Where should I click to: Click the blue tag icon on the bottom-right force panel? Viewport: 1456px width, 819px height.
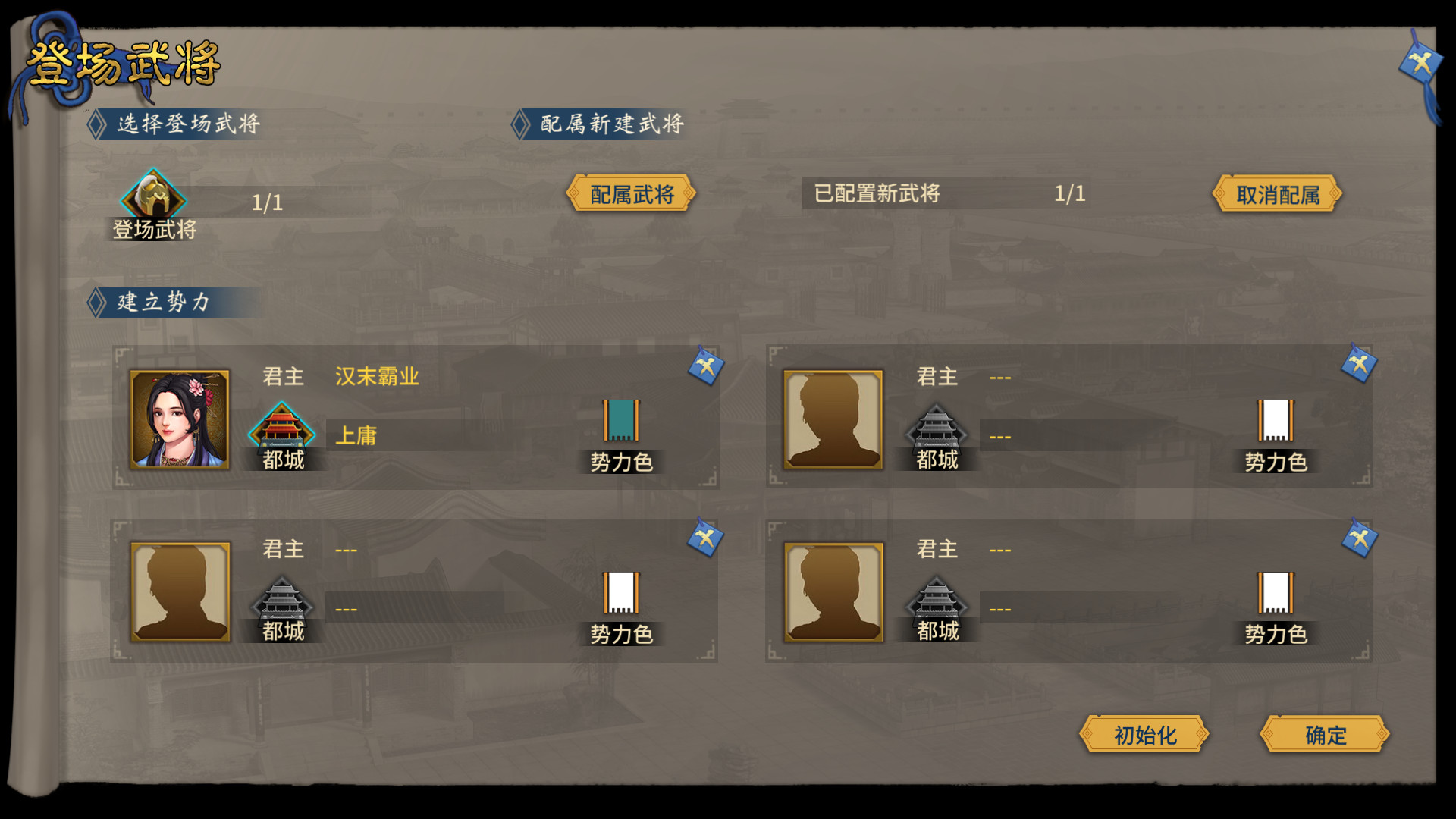(1359, 541)
